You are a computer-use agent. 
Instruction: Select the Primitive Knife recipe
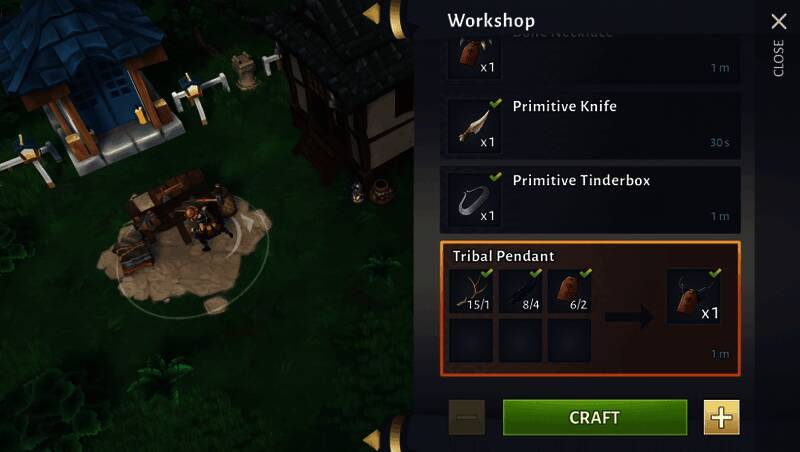pyautogui.click(x=590, y=126)
